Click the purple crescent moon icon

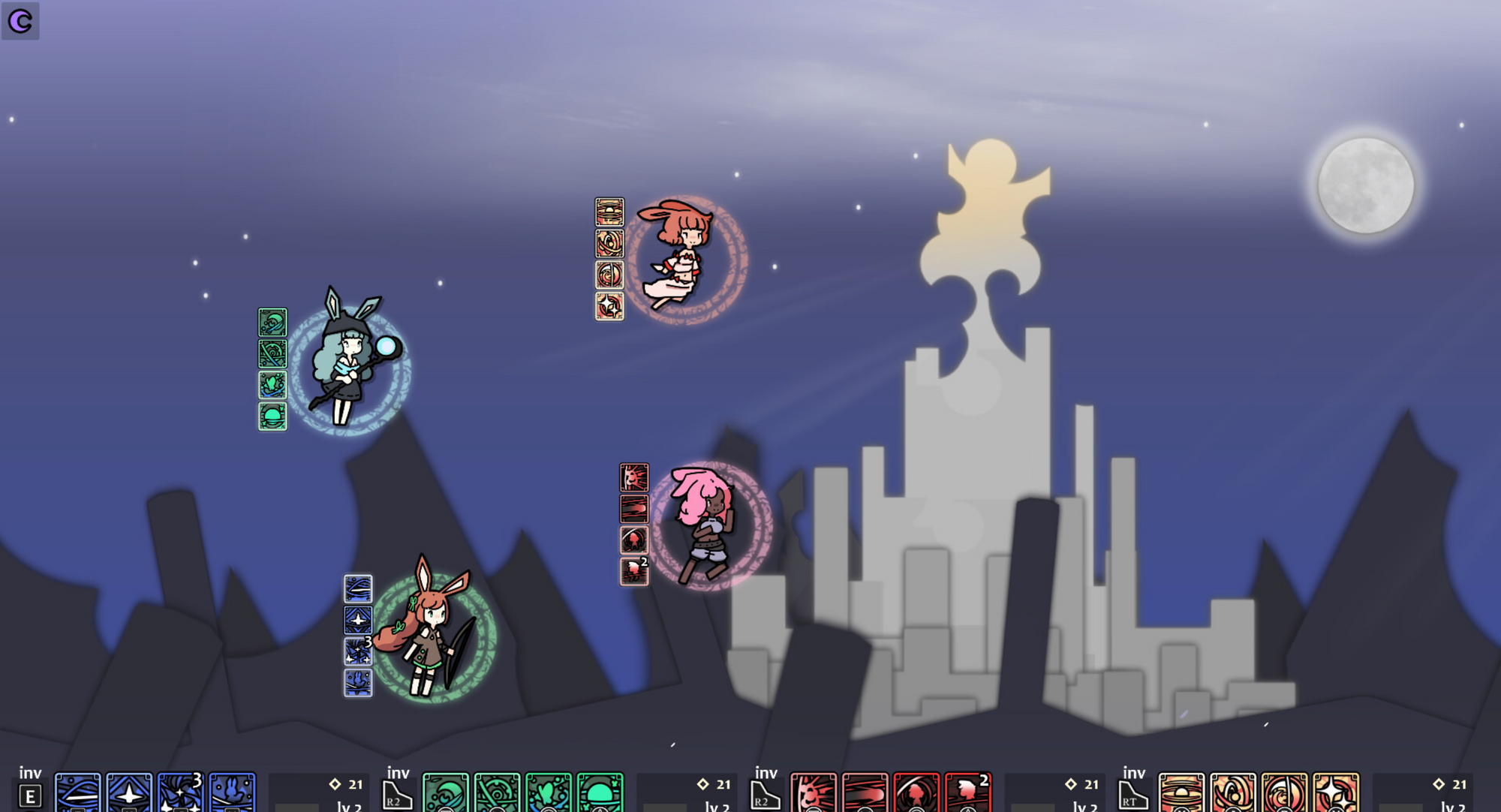tap(20, 20)
